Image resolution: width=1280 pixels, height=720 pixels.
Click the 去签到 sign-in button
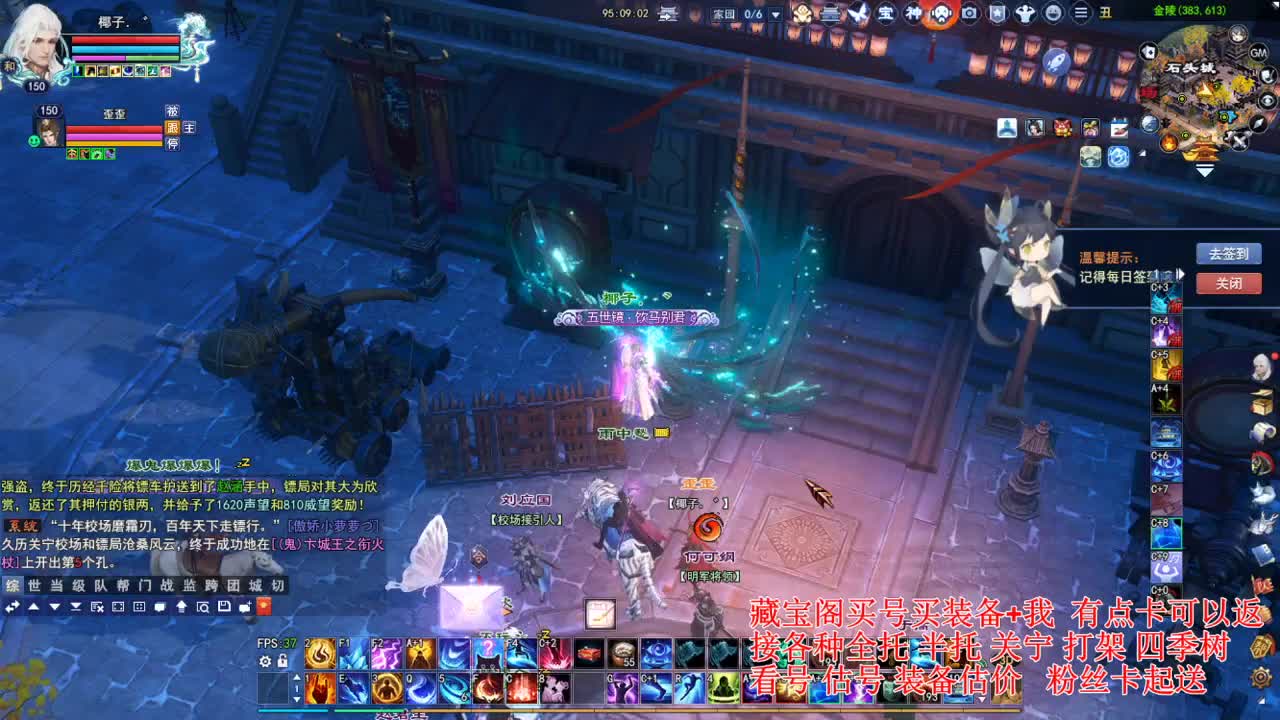point(1229,252)
